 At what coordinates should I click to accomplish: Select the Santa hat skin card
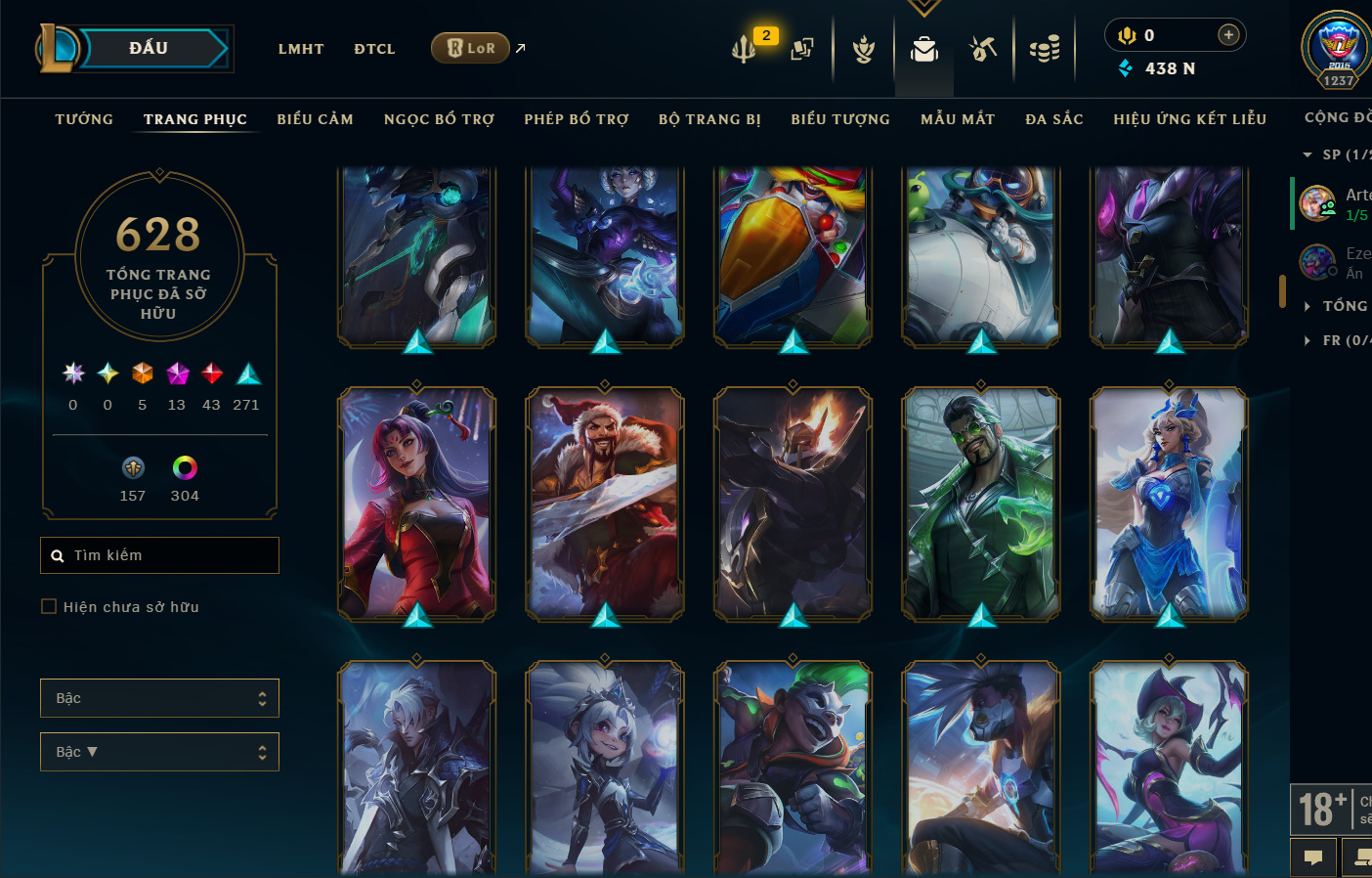click(605, 505)
